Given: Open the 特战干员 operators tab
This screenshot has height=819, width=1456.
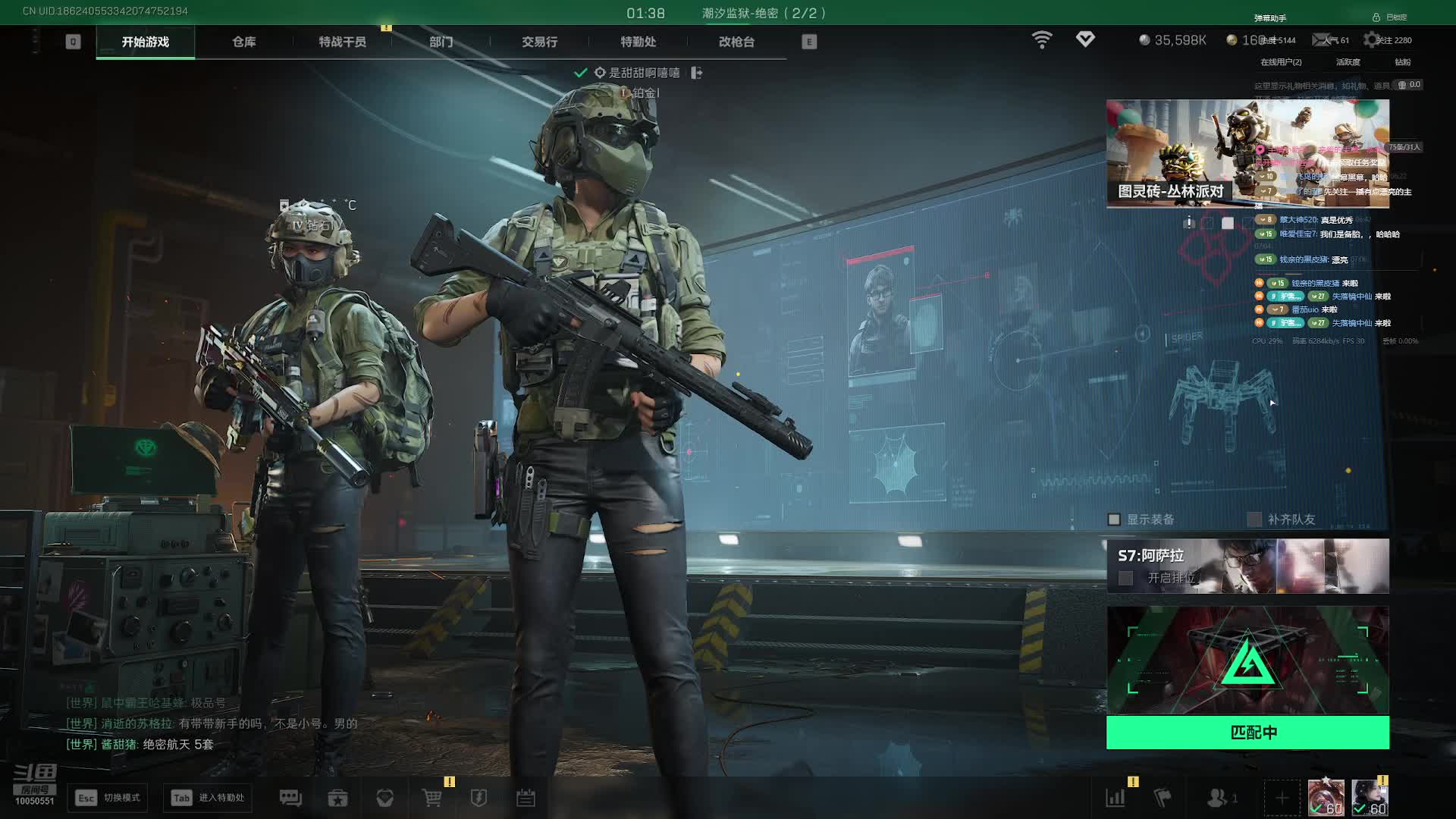Looking at the screenshot, I should [x=342, y=42].
